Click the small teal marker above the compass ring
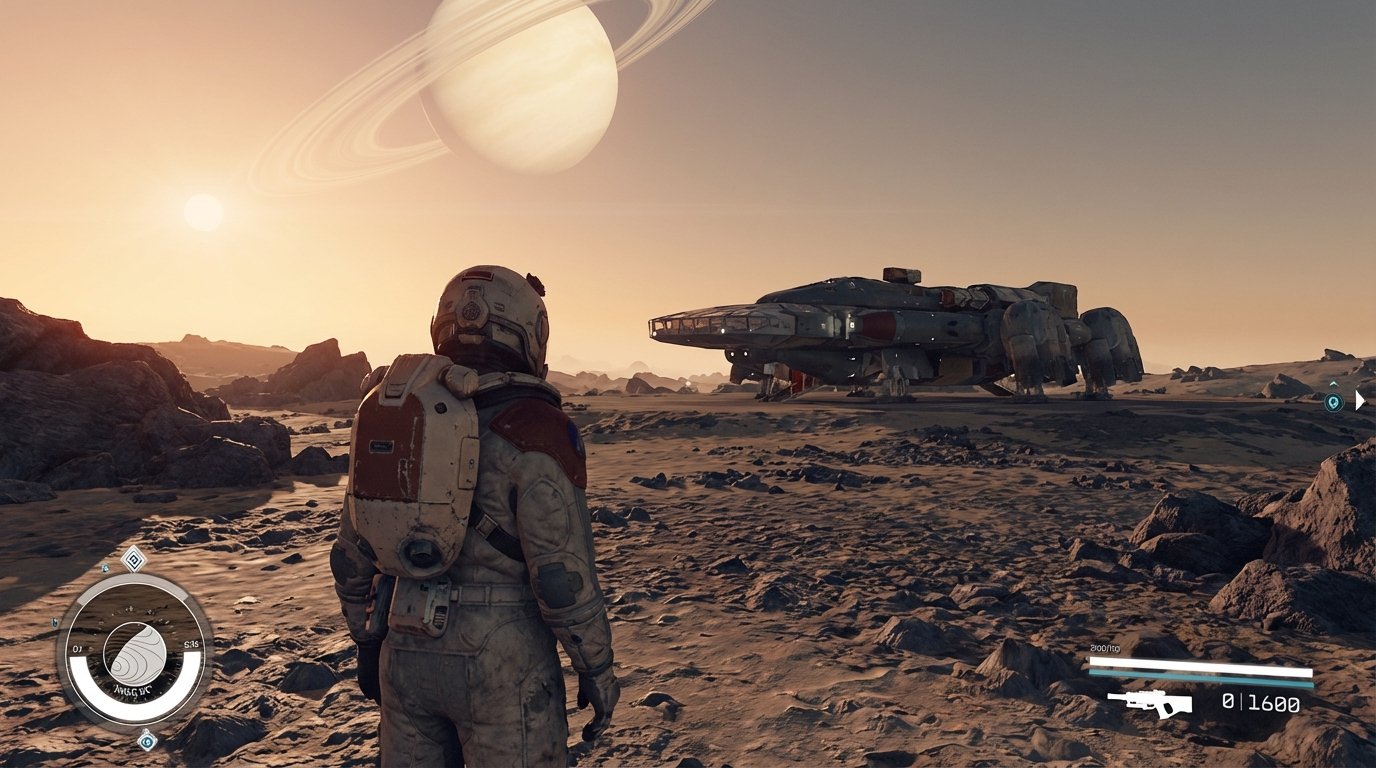This screenshot has width=1376, height=768. click(105, 568)
